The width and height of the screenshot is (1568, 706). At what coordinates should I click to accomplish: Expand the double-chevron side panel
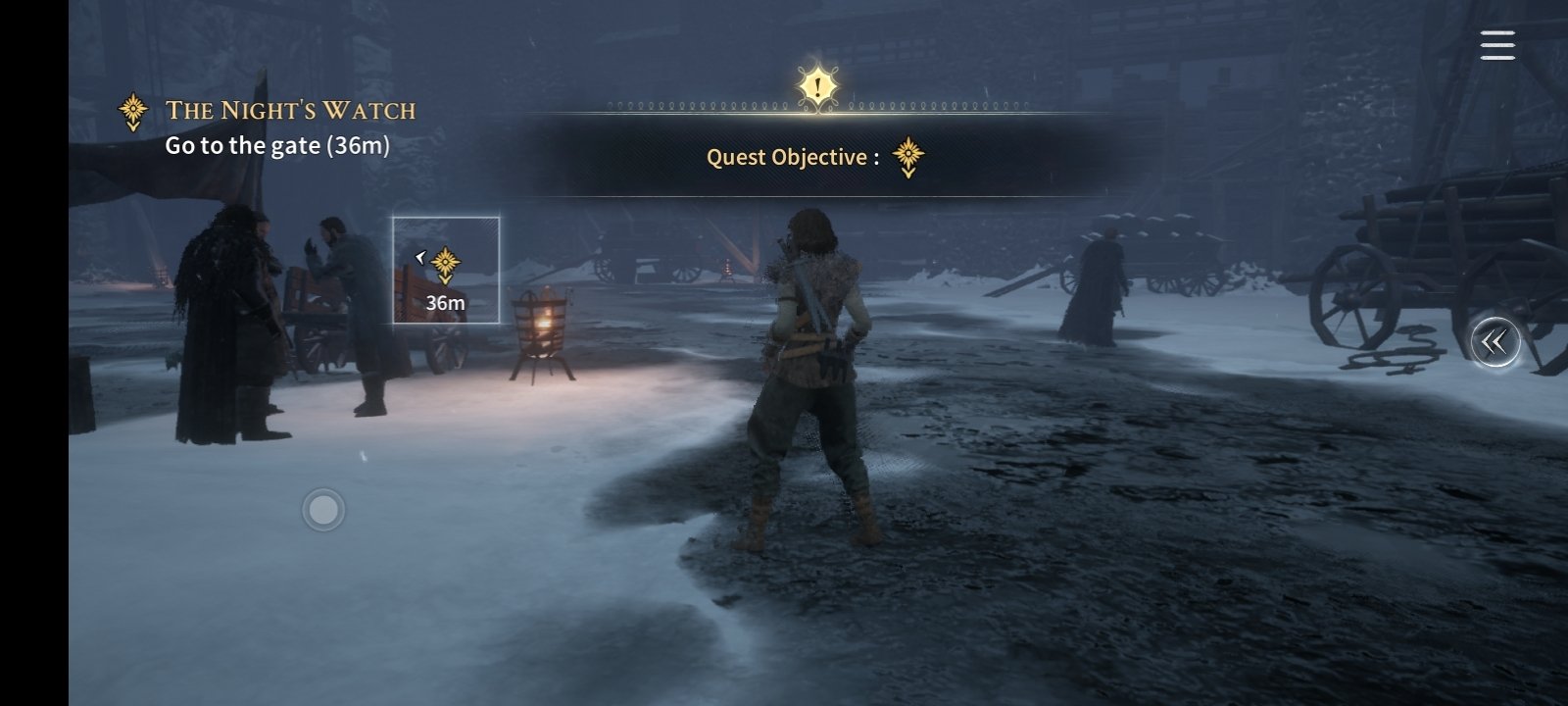(x=1494, y=342)
